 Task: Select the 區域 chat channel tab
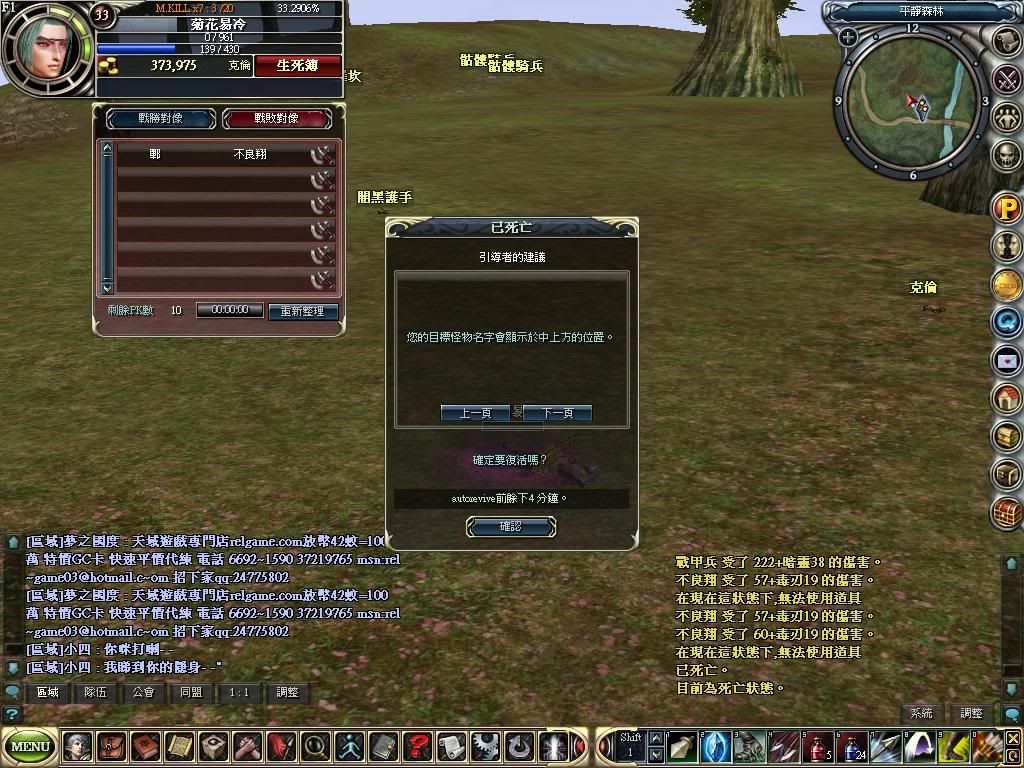48,692
